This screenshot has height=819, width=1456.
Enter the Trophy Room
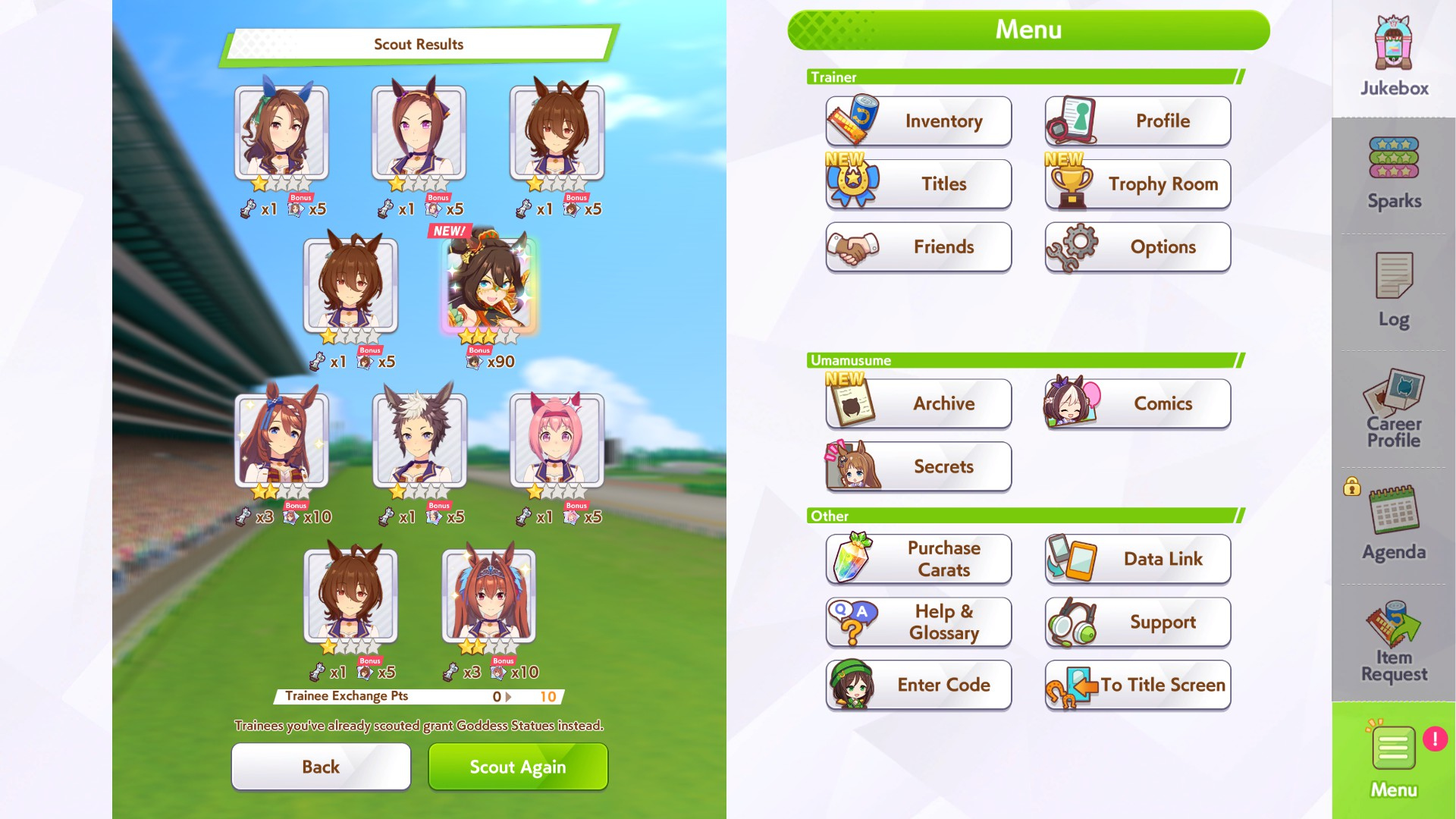coord(1137,184)
